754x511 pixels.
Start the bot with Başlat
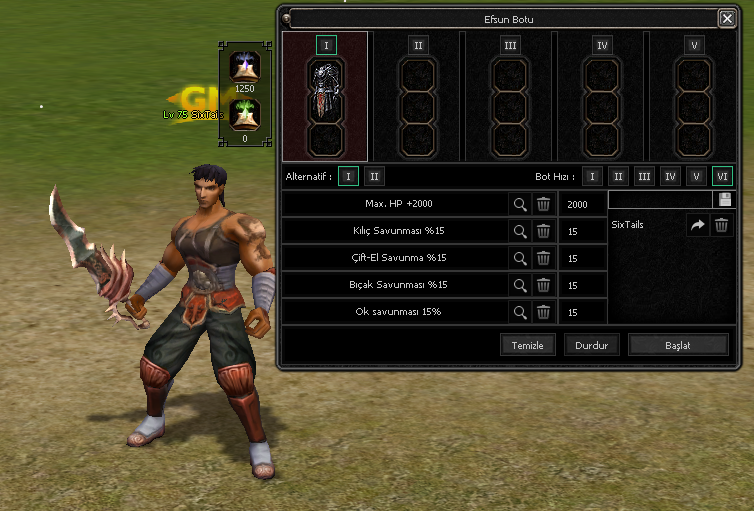pos(678,345)
